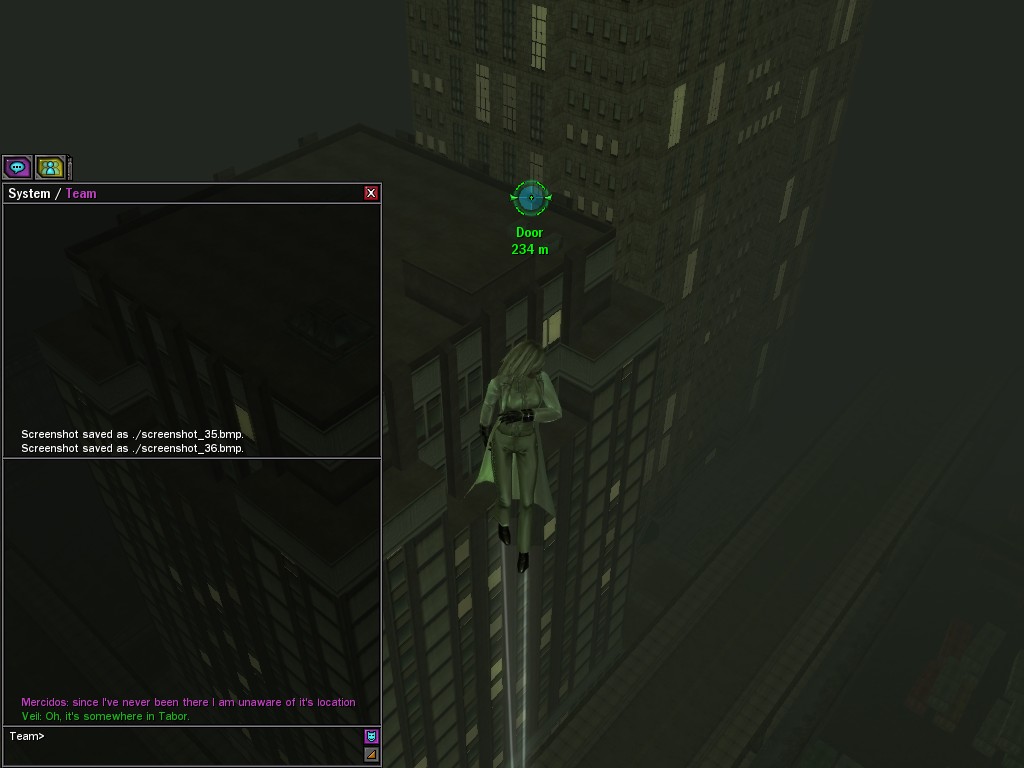
Task: Close the System / Team chat window
Action: [x=371, y=193]
